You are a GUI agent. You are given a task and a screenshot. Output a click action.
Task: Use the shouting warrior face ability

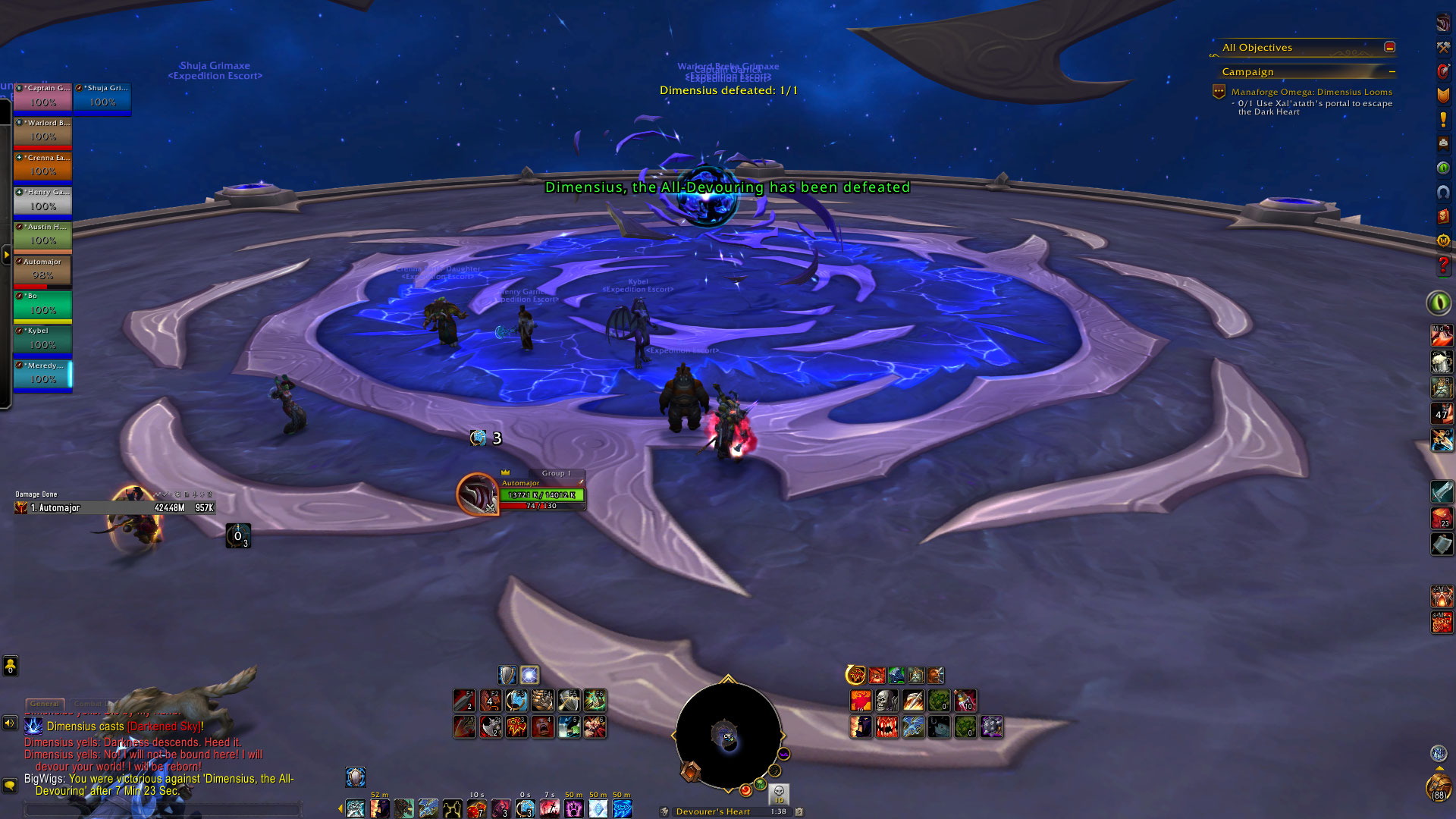(543, 726)
